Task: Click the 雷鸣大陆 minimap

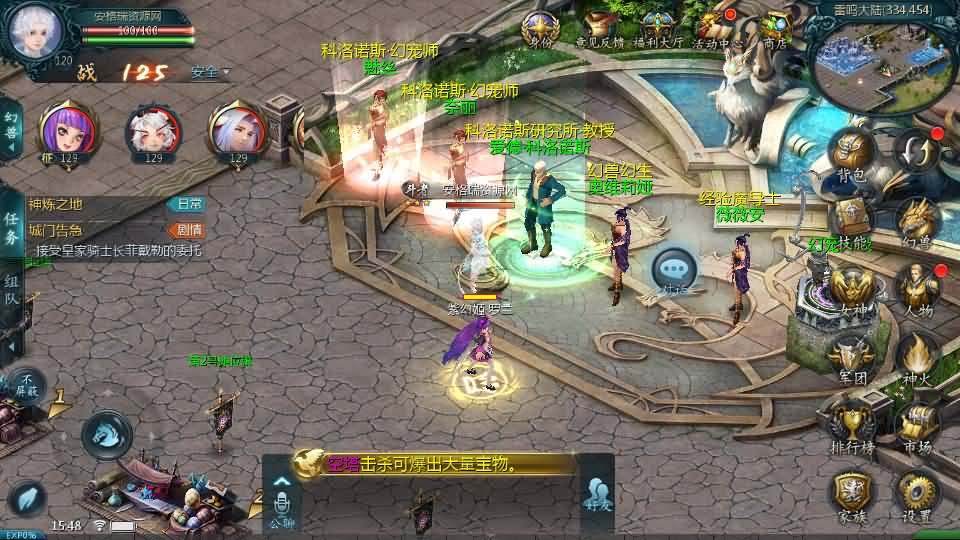Action: point(870,62)
